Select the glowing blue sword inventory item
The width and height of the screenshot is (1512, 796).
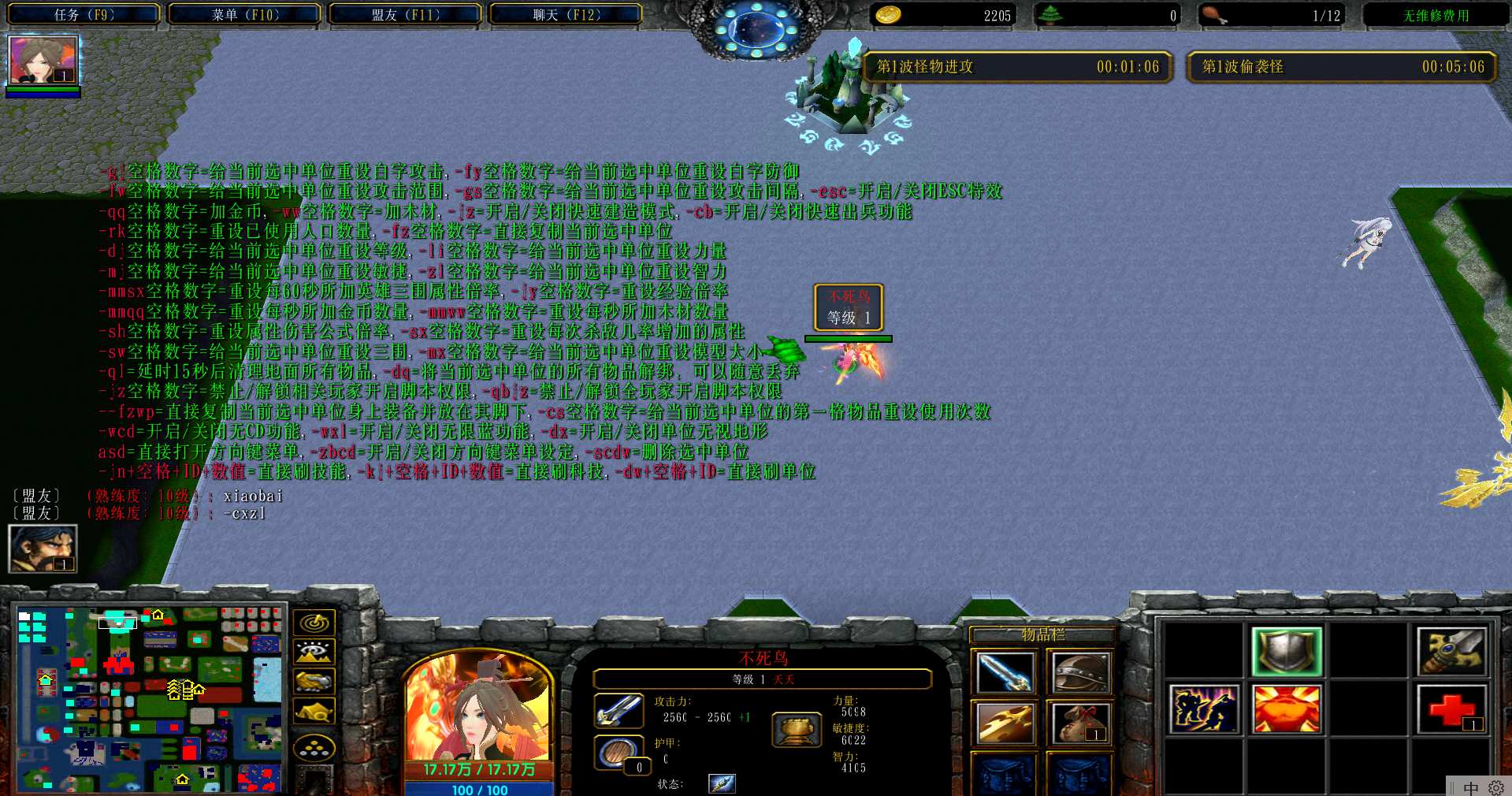pyautogui.click(x=1004, y=672)
